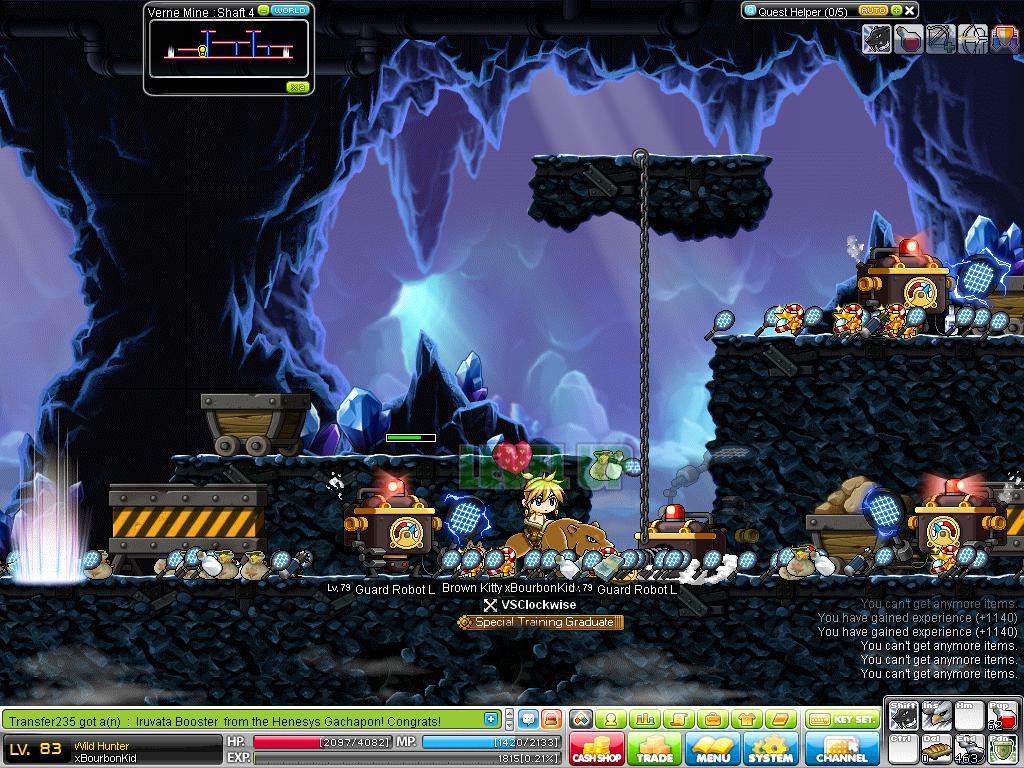Open the main Menu button
This screenshot has width=1024, height=768.
712,749
